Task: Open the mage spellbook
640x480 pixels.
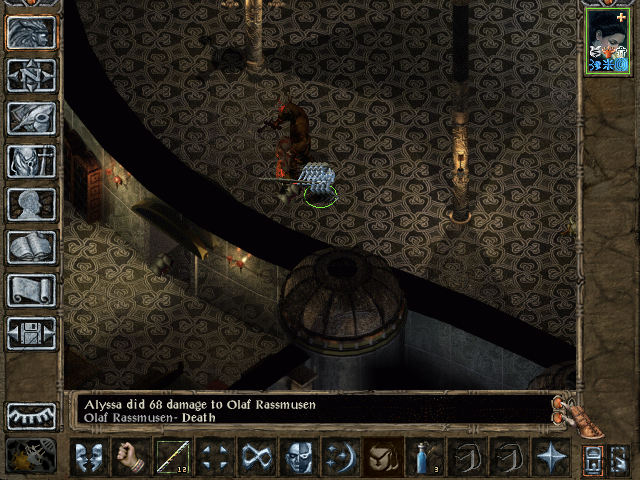Action: 31,247
